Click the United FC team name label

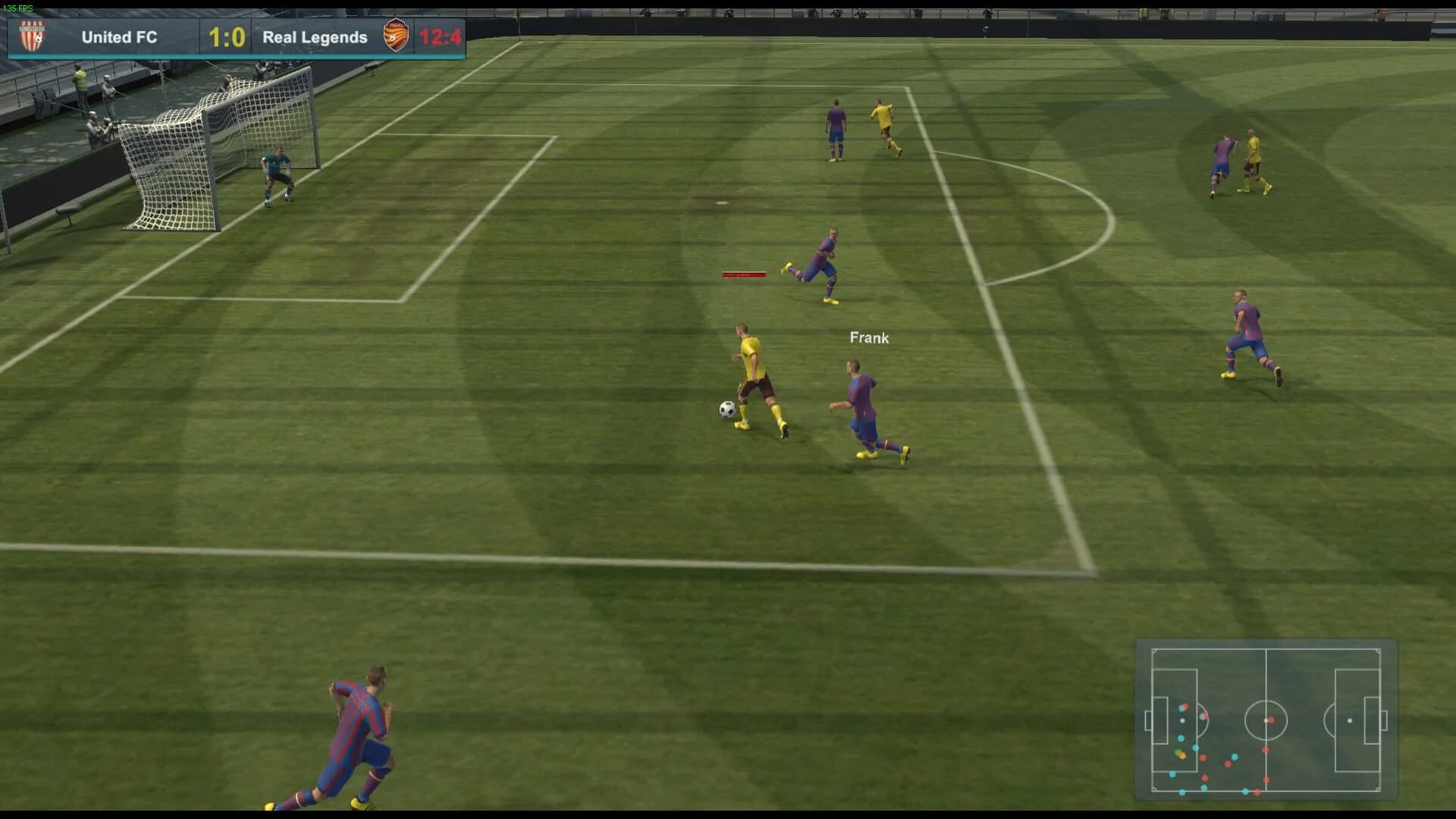(x=118, y=37)
